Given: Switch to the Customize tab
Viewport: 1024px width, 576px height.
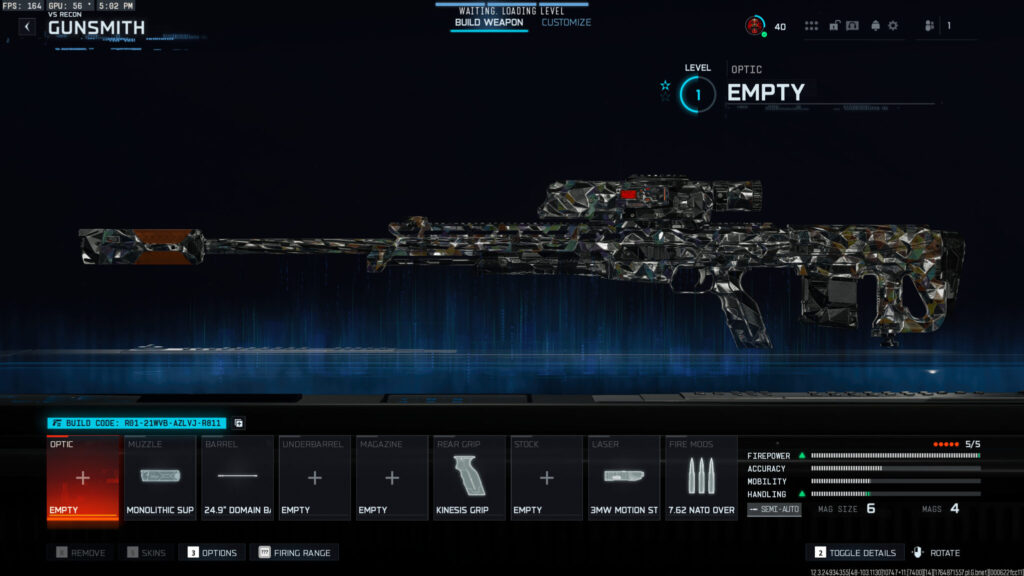Looking at the screenshot, I should coord(566,22).
